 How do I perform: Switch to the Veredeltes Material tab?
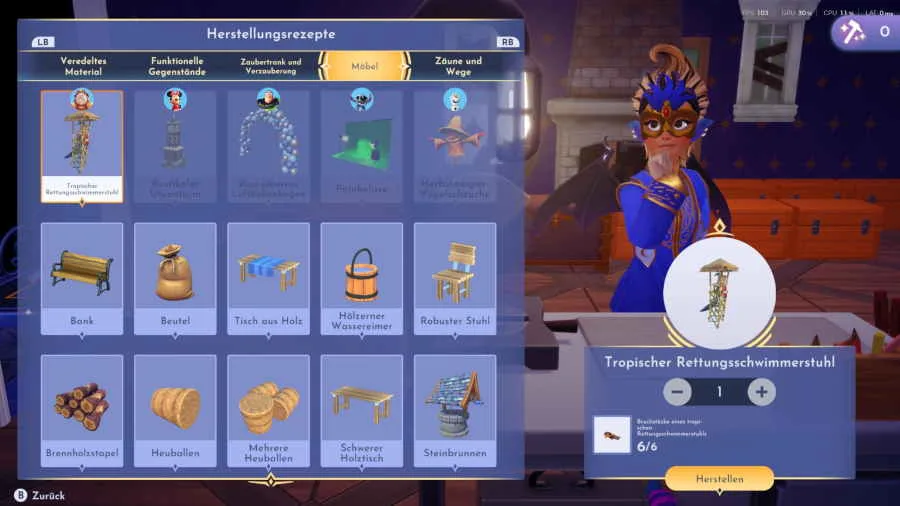coord(83,66)
